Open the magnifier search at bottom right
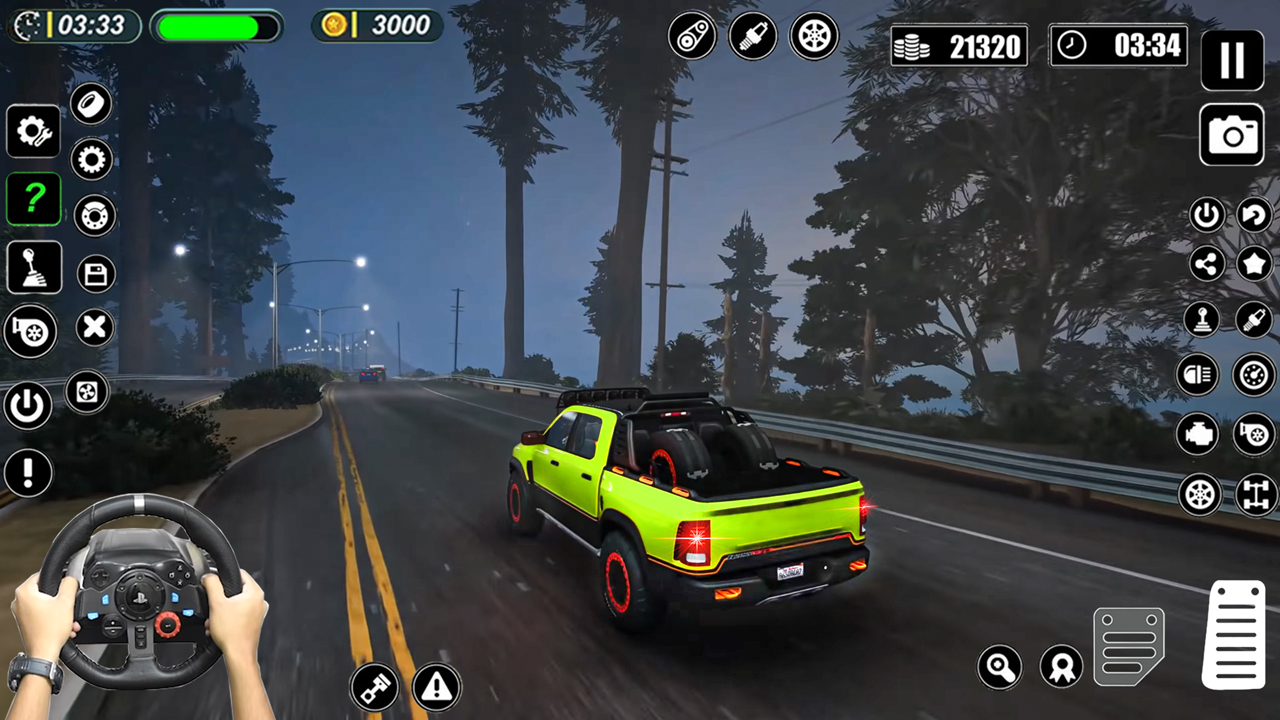 [x=999, y=667]
